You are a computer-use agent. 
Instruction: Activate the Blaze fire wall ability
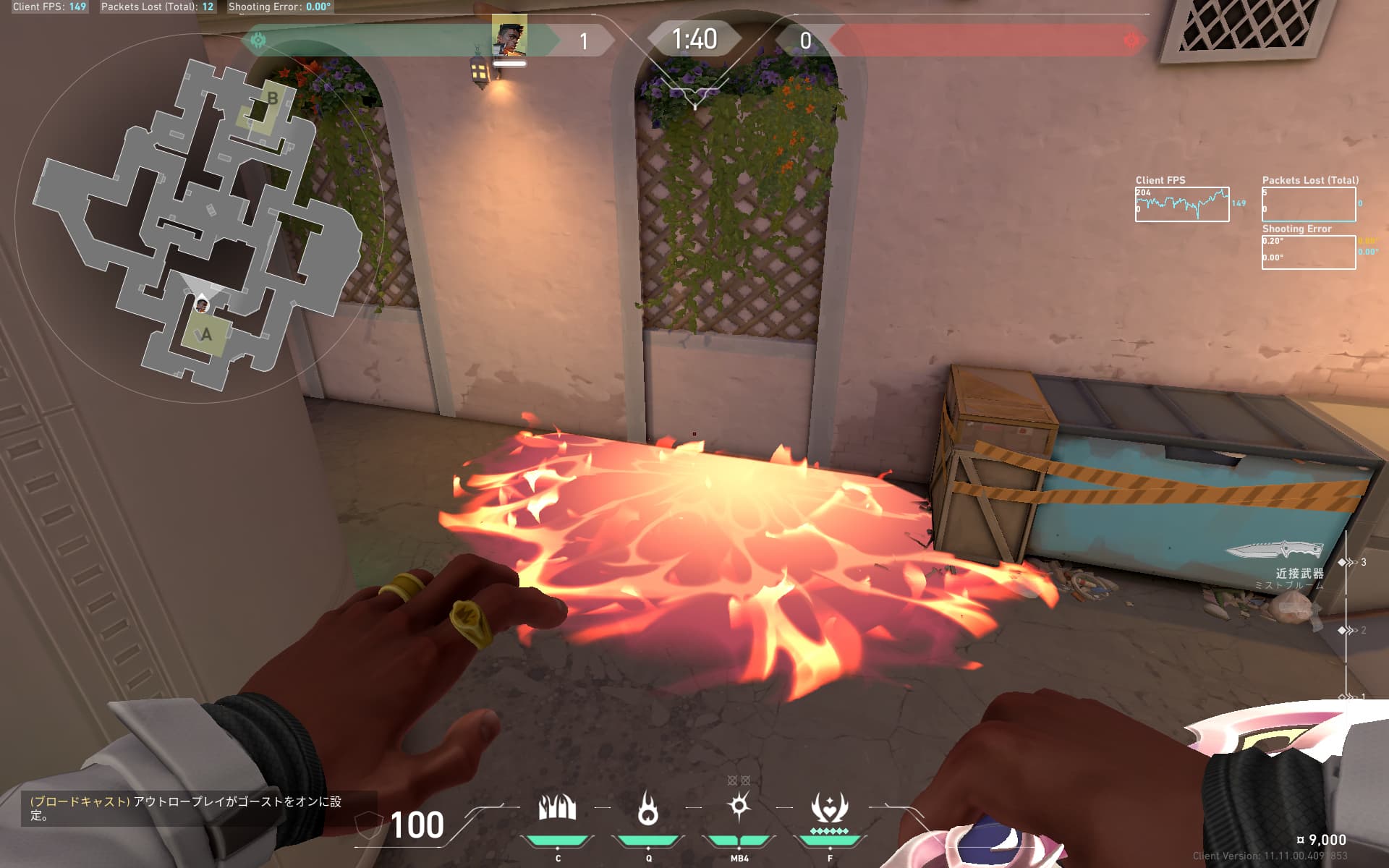pos(557,809)
